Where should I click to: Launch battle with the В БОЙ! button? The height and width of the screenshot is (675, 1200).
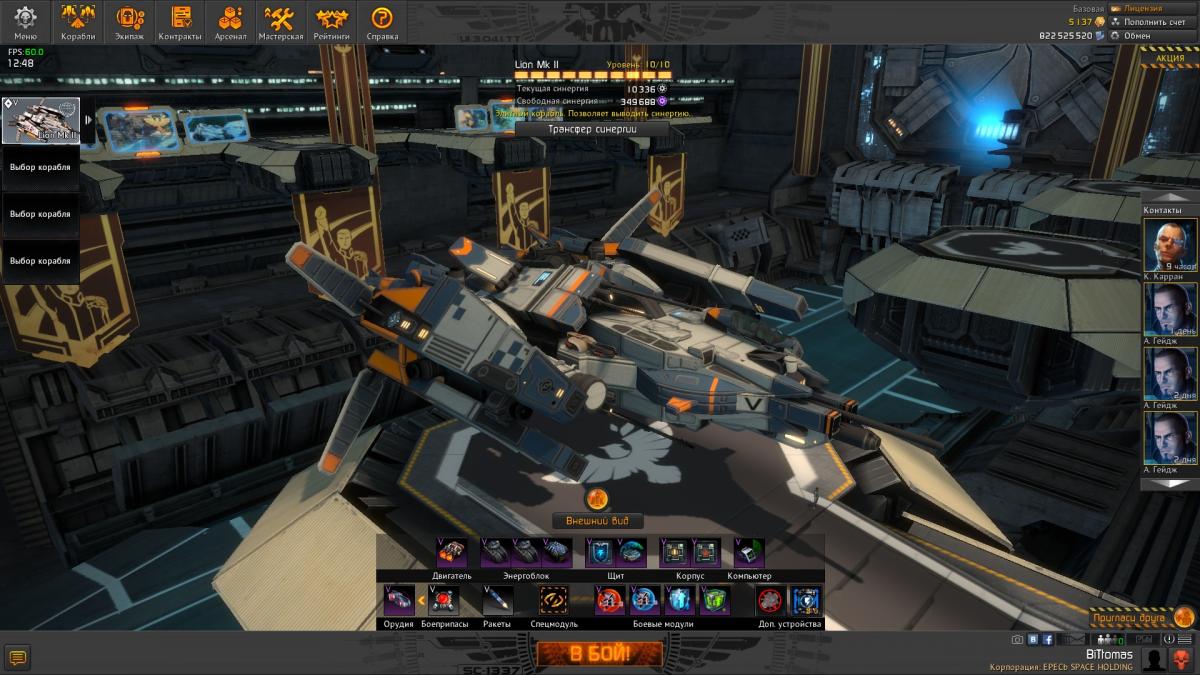(x=599, y=655)
